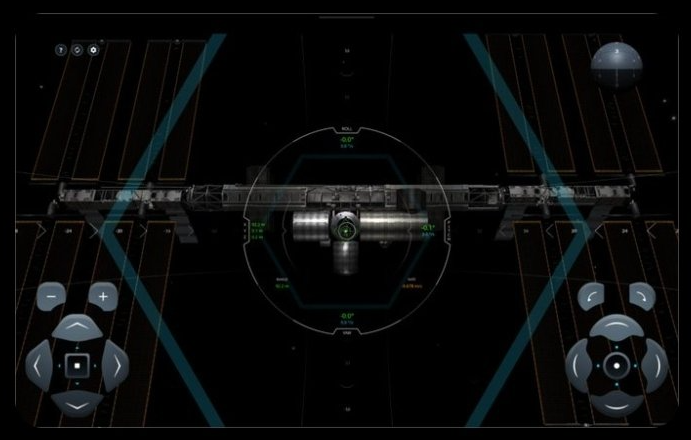Toggle translation precision with the center square

pos(77,366)
